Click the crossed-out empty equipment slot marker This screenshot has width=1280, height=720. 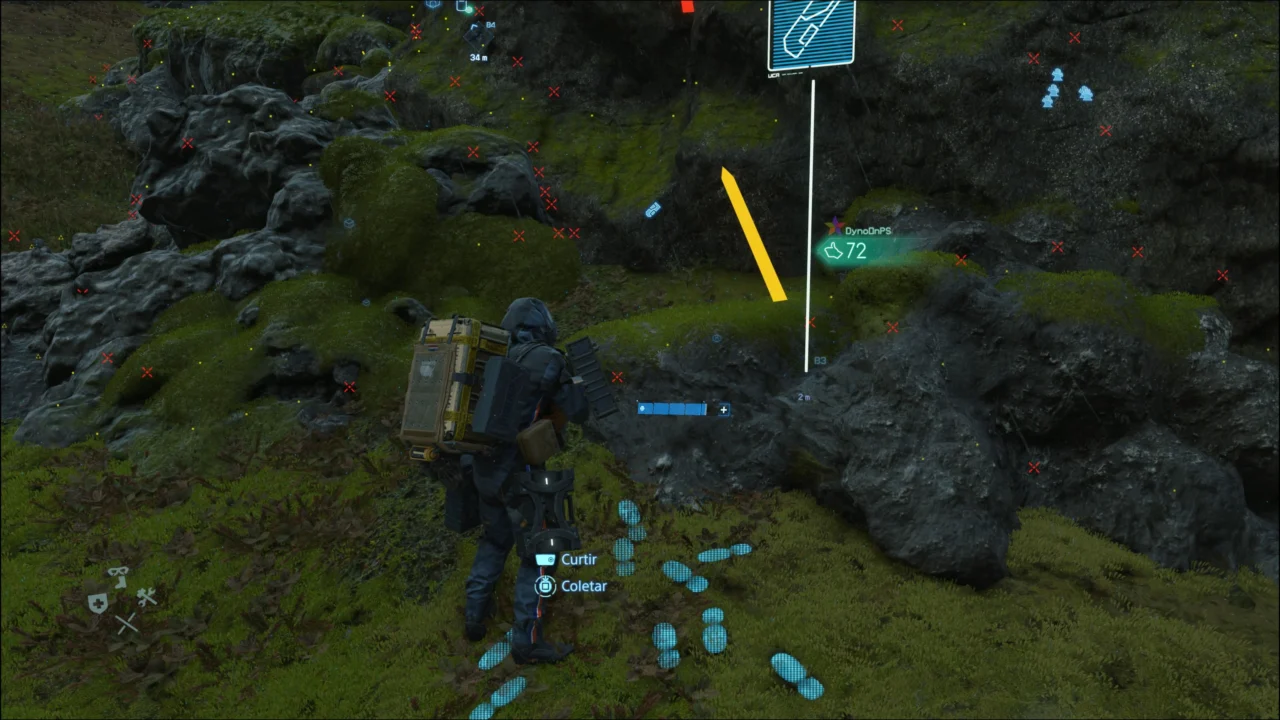click(x=126, y=623)
